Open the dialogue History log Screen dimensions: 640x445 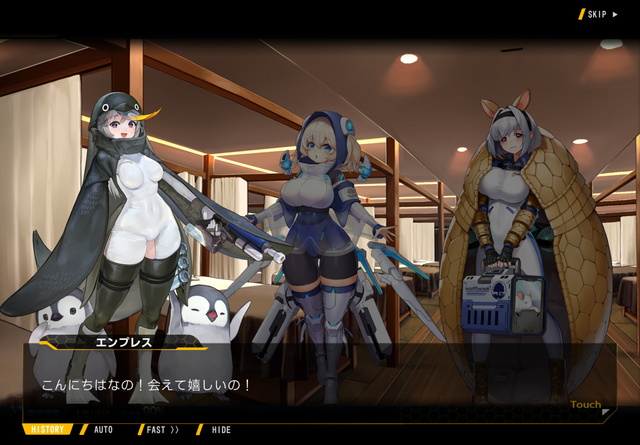(46, 430)
